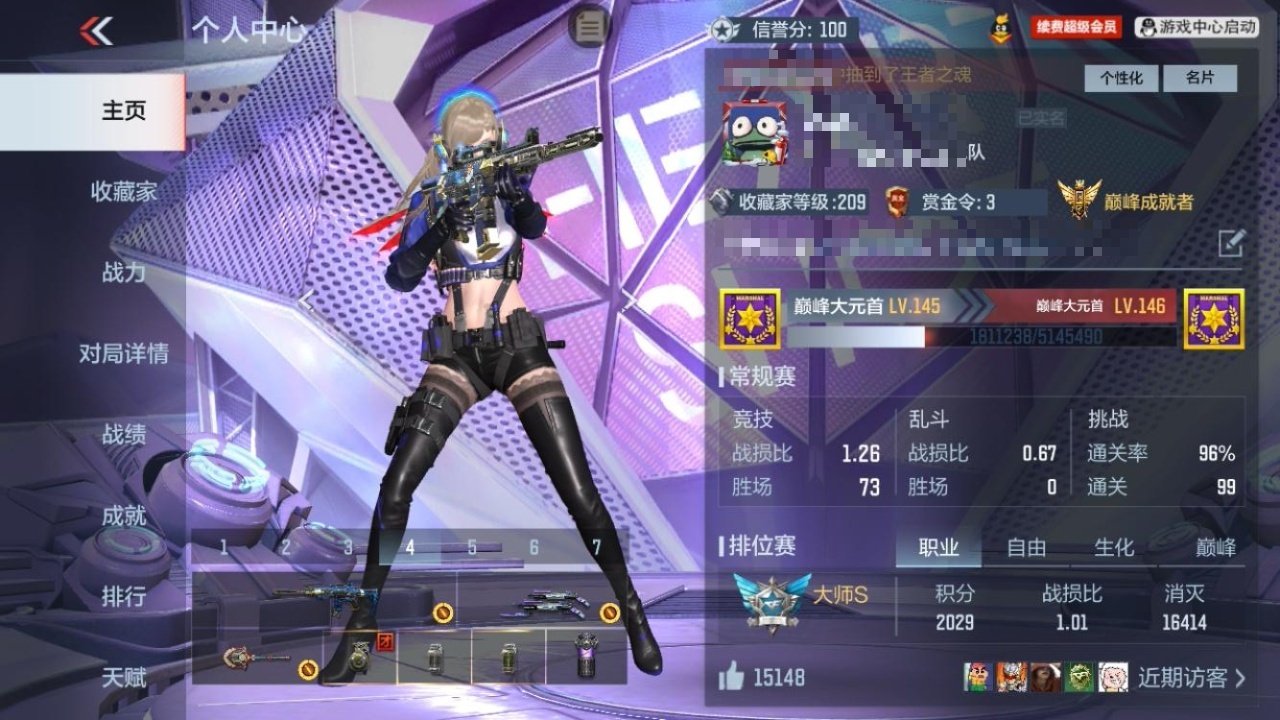
Task: Tap the 游戏中心启动 launcher badge
Action: [x=1196, y=28]
